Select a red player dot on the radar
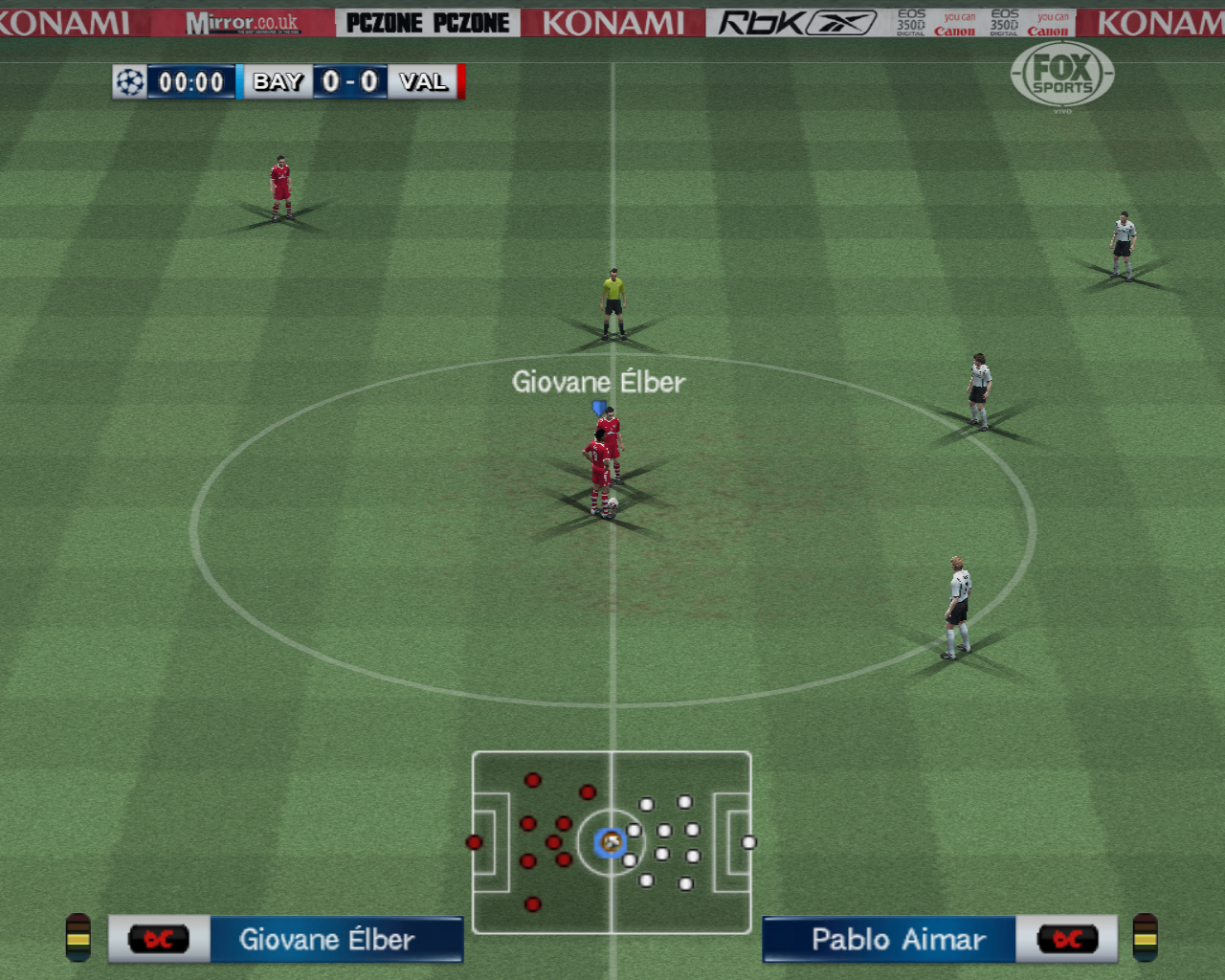This screenshot has width=1225, height=980. coord(531,780)
